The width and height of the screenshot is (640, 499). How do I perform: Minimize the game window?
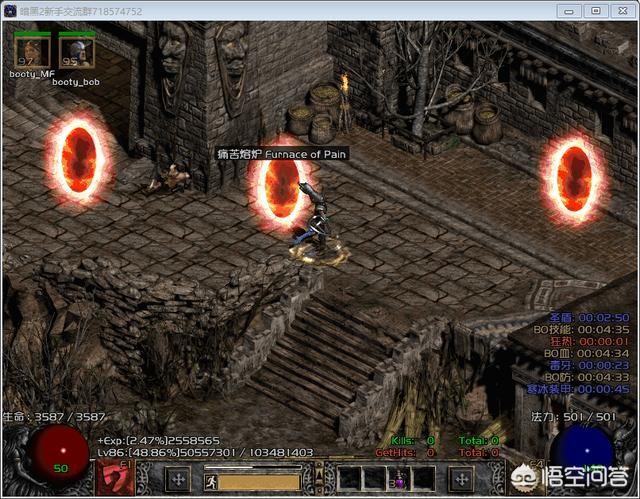click(569, 10)
